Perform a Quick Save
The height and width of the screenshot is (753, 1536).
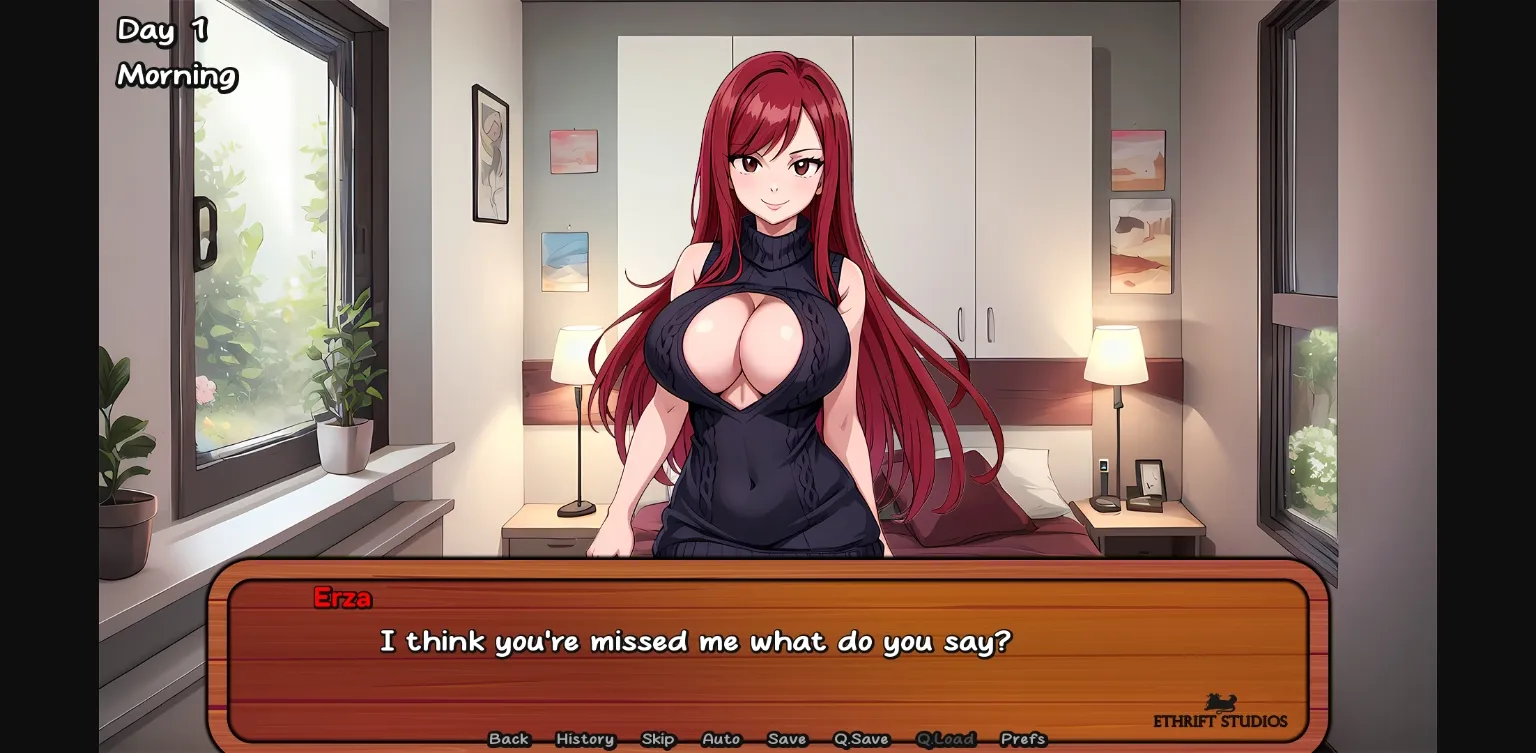pos(862,739)
